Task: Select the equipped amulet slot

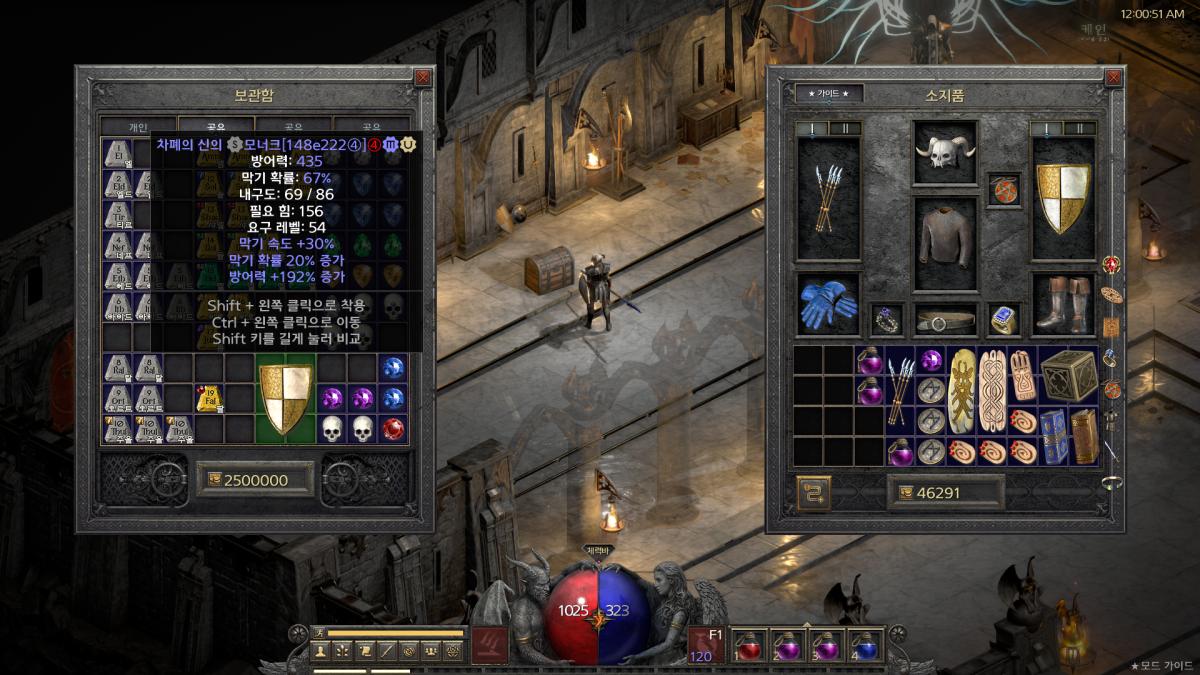Action: pos(1003,189)
